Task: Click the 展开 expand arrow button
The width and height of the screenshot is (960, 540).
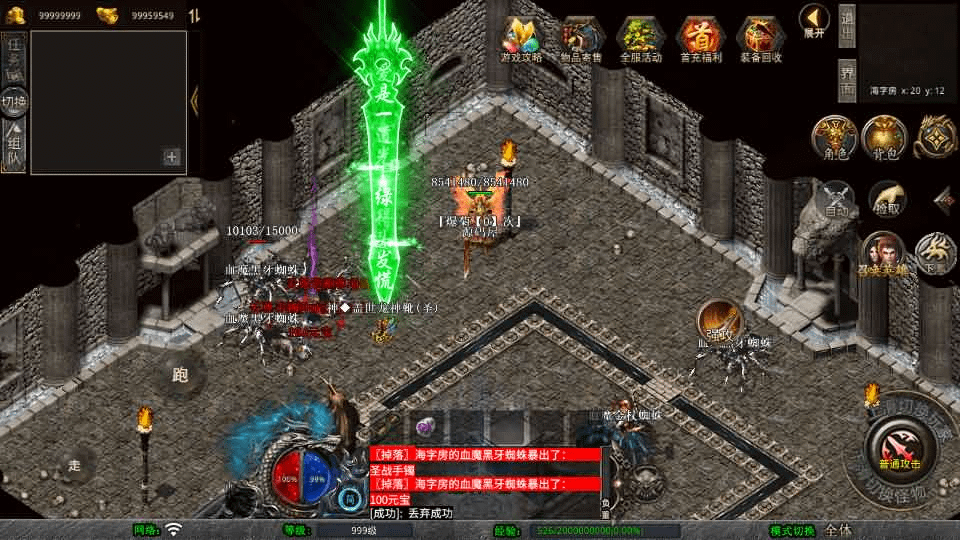Action: 813,20
